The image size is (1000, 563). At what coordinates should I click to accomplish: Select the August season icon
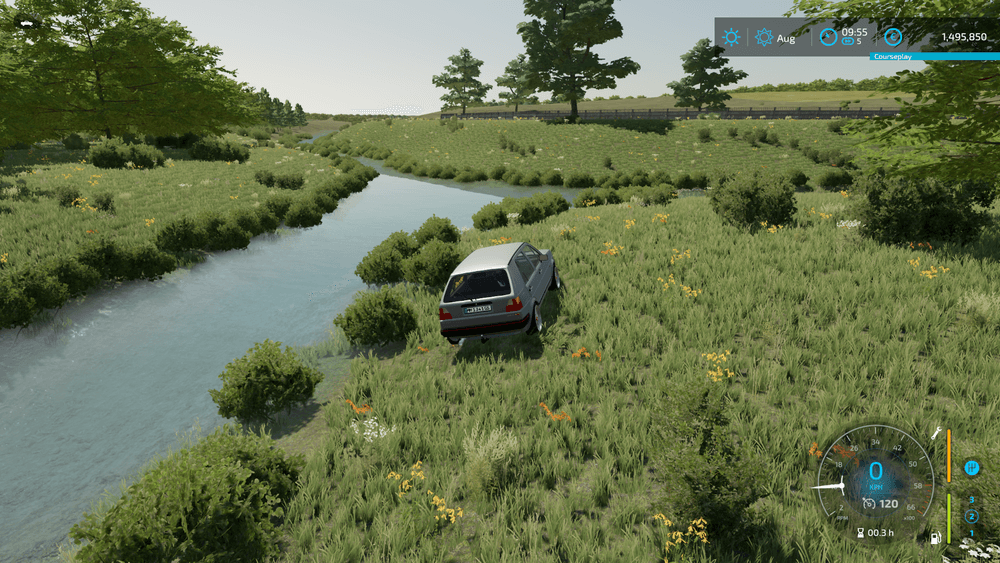[x=765, y=37]
